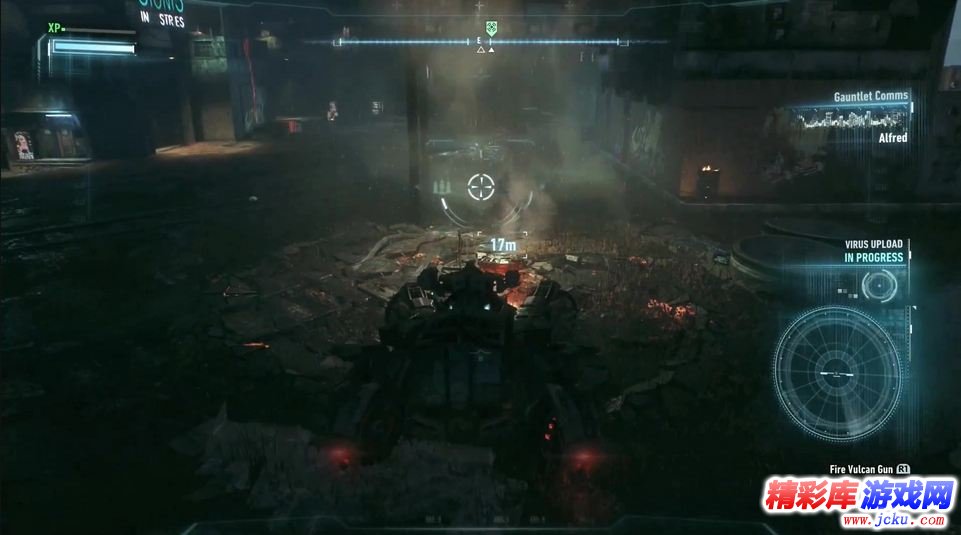Open the Gauntlet Comms waveform panel

tap(853, 119)
